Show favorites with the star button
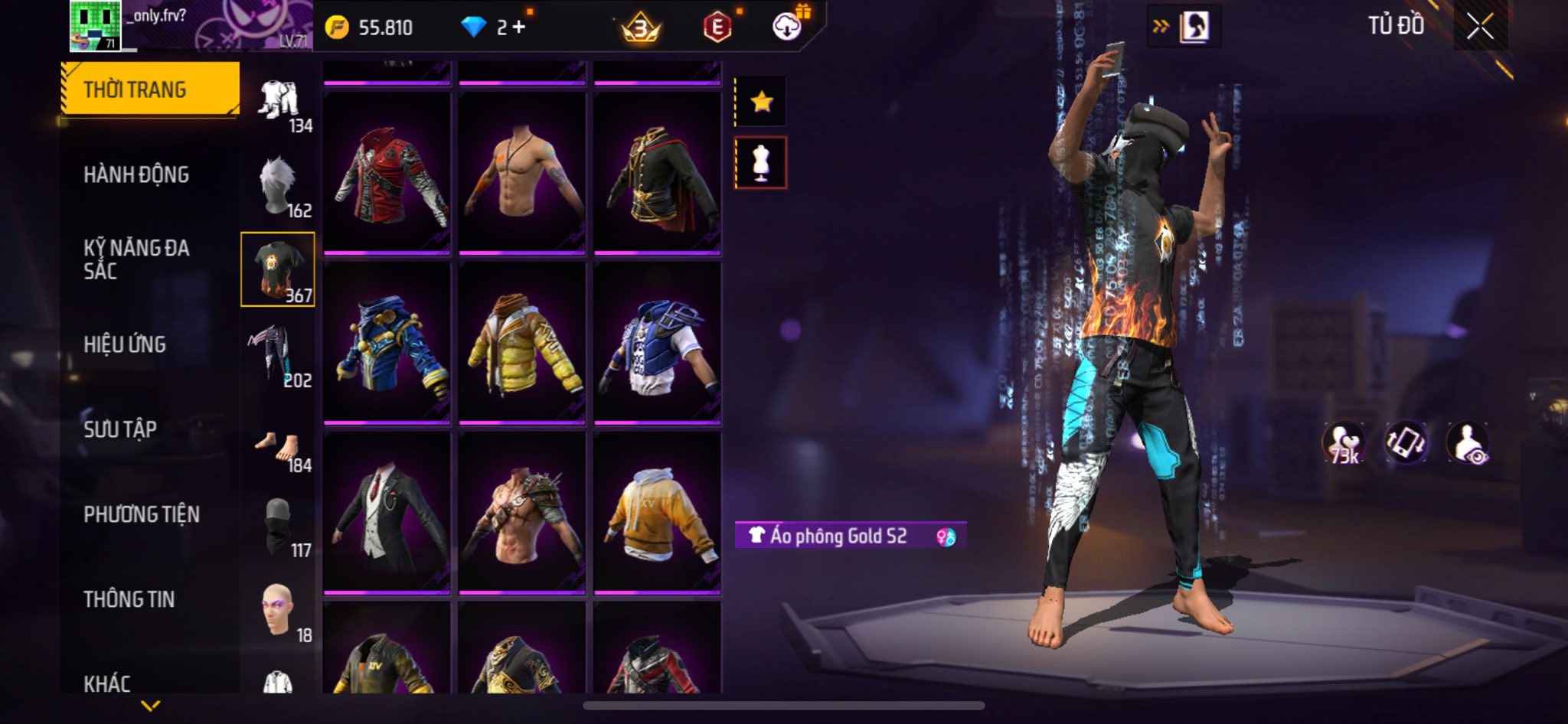This screenshot has width=1568, height=724. point(761,101)
